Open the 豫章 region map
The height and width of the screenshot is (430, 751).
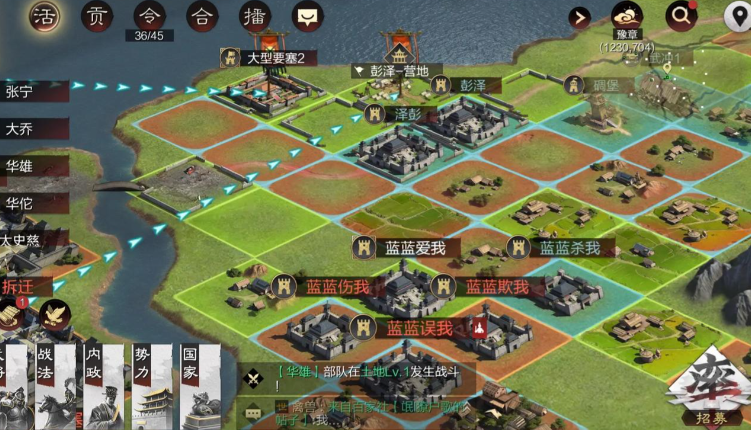click(x=627, y=17)
